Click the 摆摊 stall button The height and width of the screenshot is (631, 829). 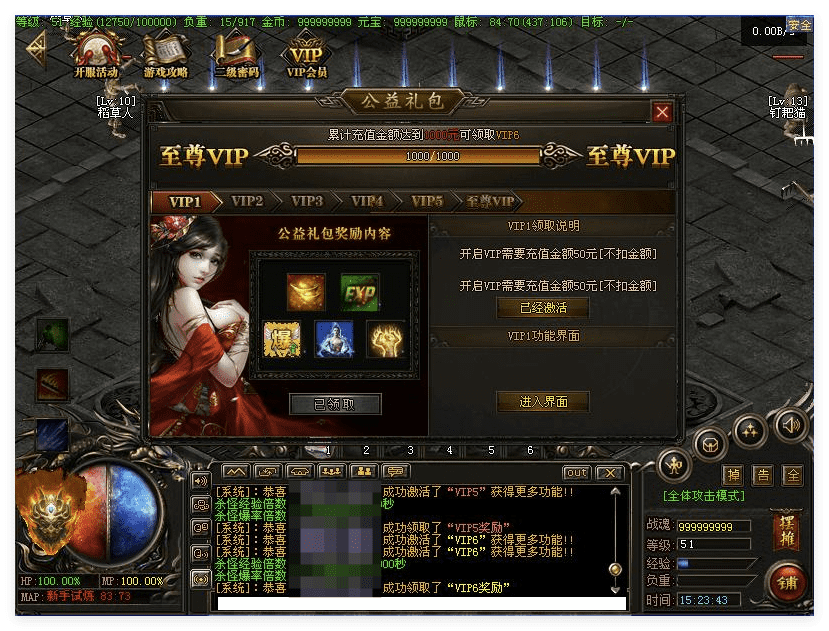point(786,531)
